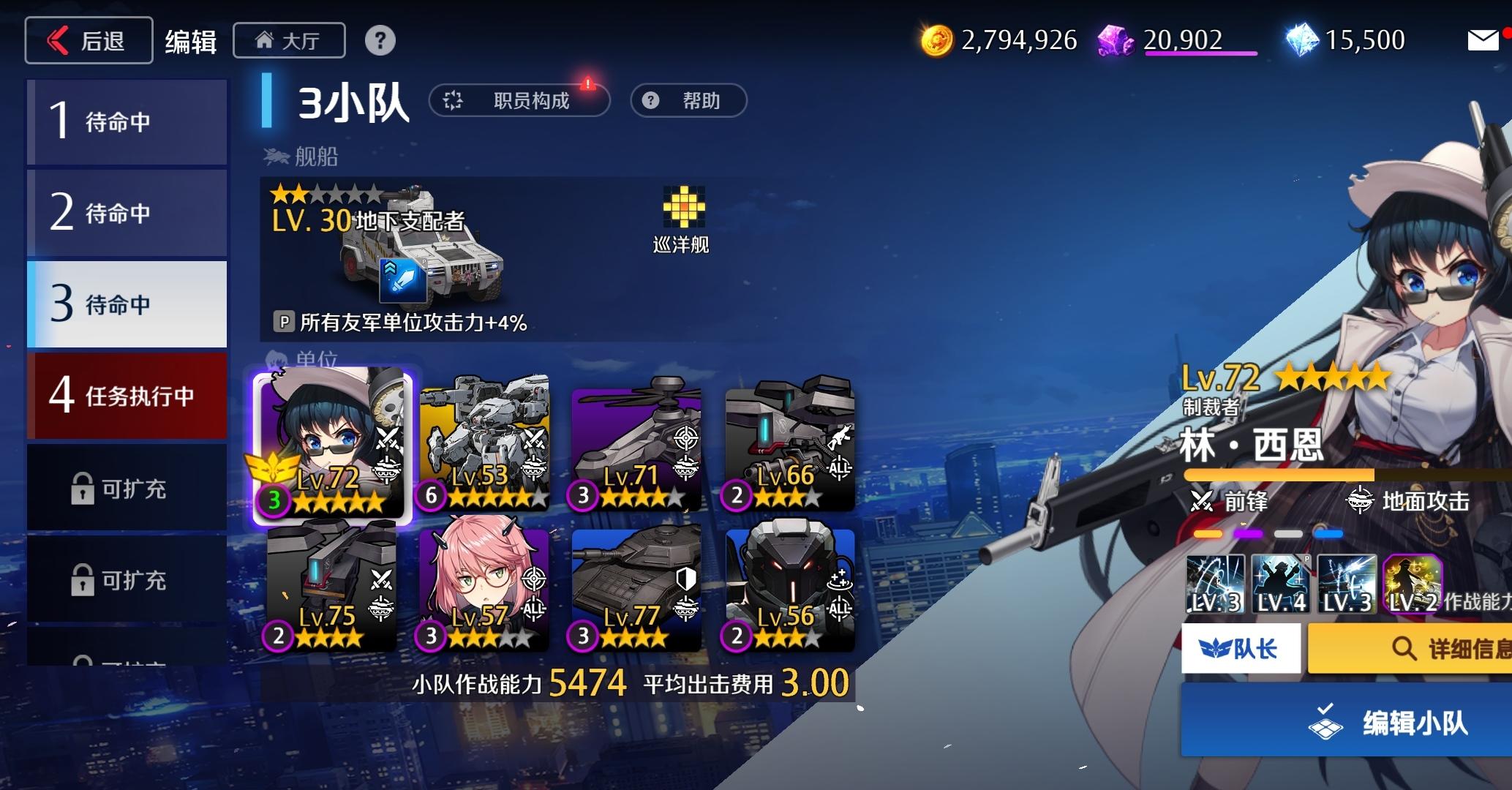
Task: Open squad 4 任务执行中 tab
Action: pyautogui.click(x=127, y=395)
